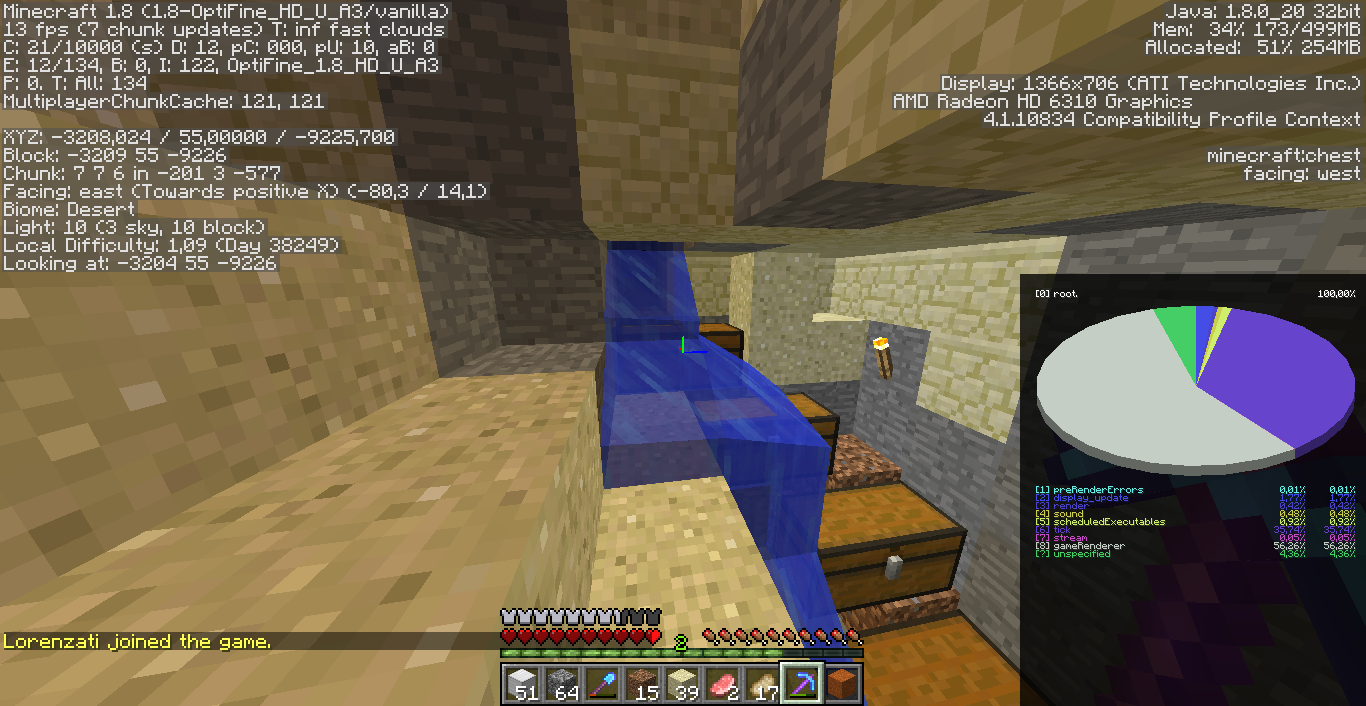Viewport: 1366px width, 706px height.
Task: Choose the orange block in the last slot
Action: click(x=842, y=684)
